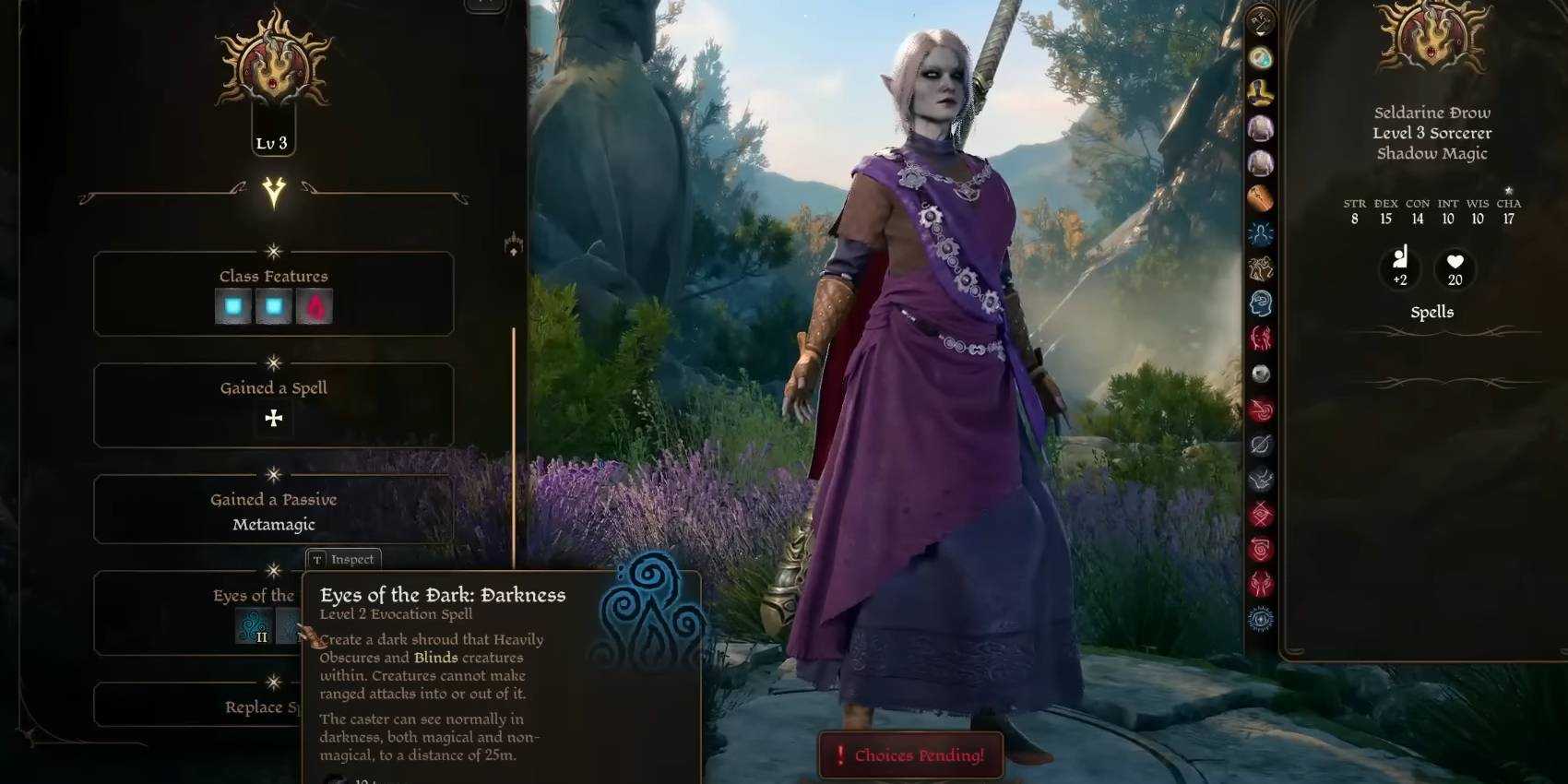Close the level up panel
This screenshot has width=1568, height=784.
pos(484,5)
